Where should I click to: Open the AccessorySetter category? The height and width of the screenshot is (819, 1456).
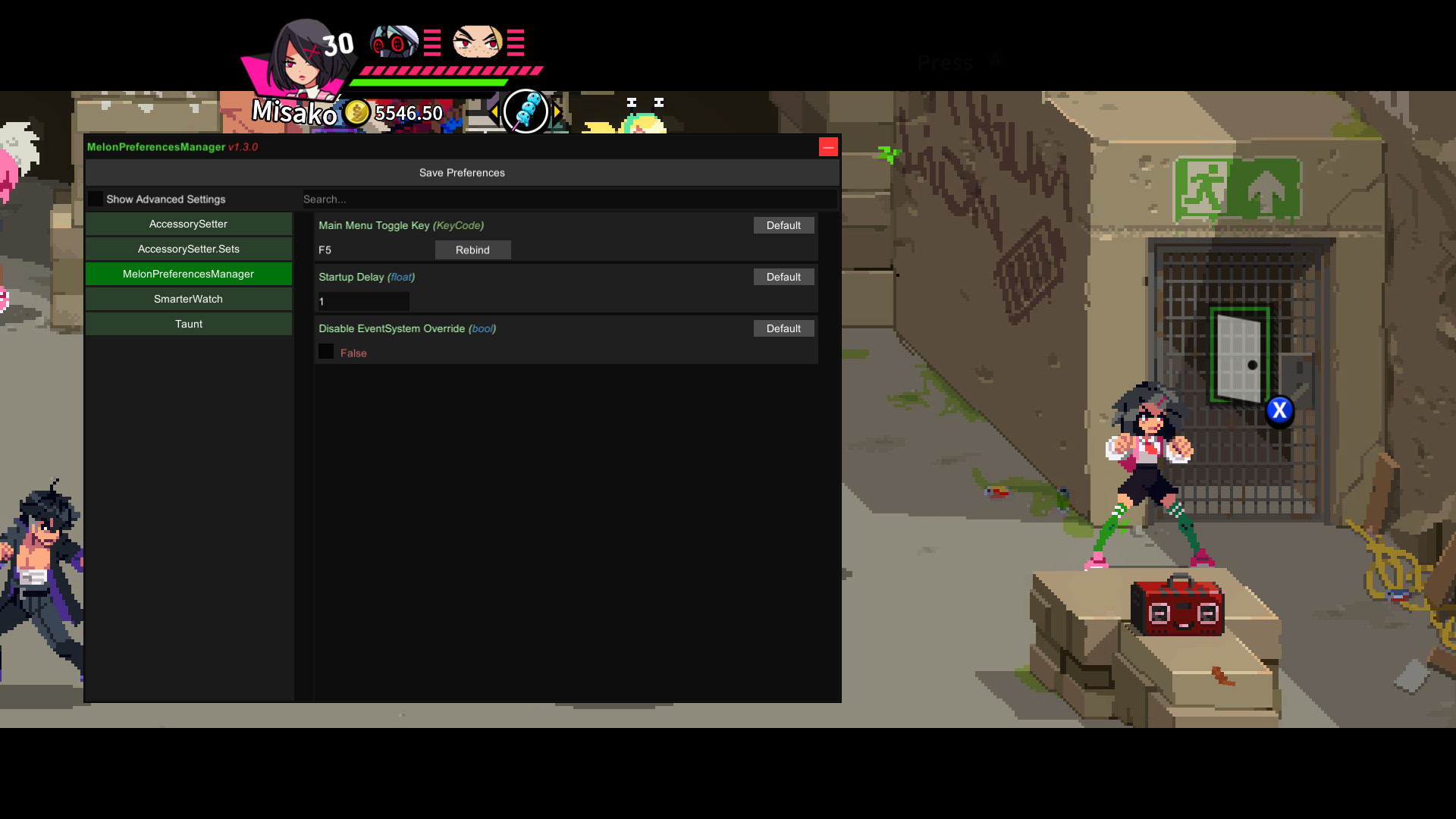pyautogui.click(x=188, y=224)
